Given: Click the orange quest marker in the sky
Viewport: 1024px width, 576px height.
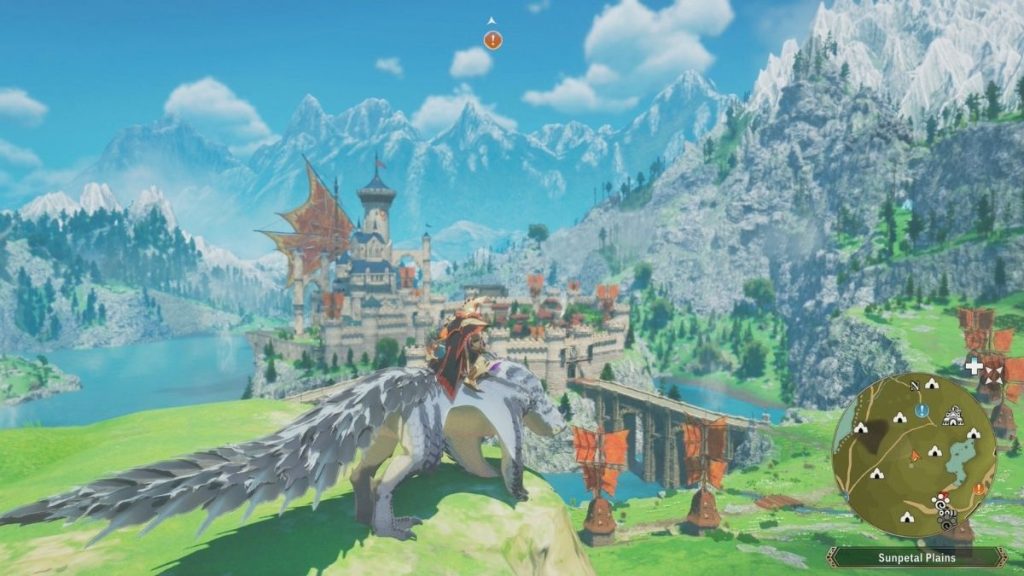Looking at the screenshot, I should click(492, 40).
